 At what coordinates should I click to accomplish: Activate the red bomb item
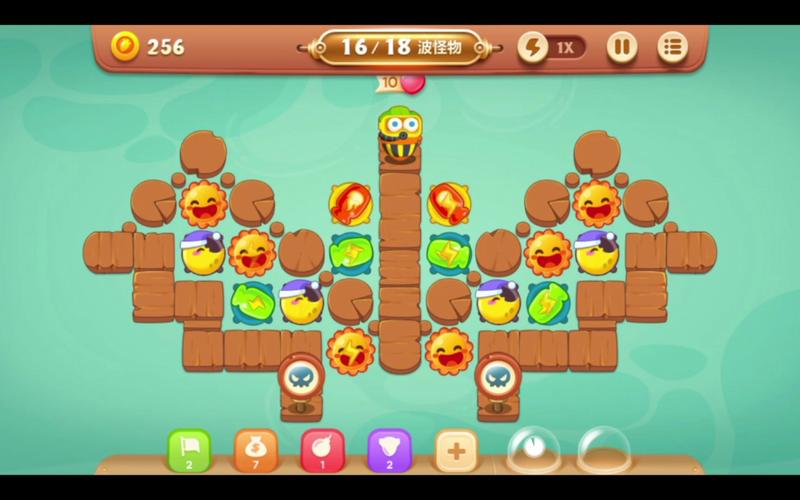click(x=322, y=450)
